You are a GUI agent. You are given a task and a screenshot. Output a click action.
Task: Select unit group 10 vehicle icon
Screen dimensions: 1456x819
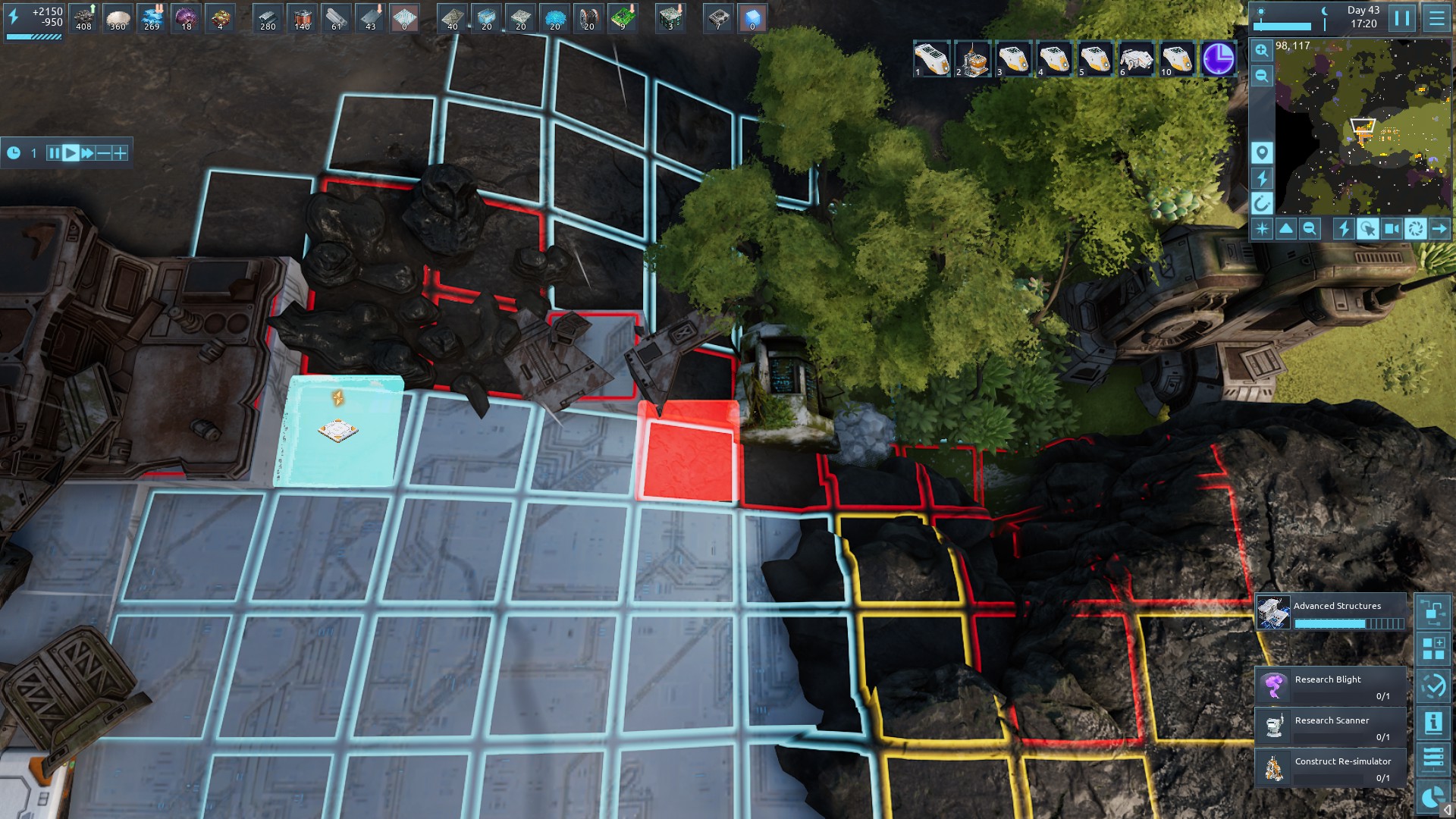pyautogui.click(x=1176, y=59)
